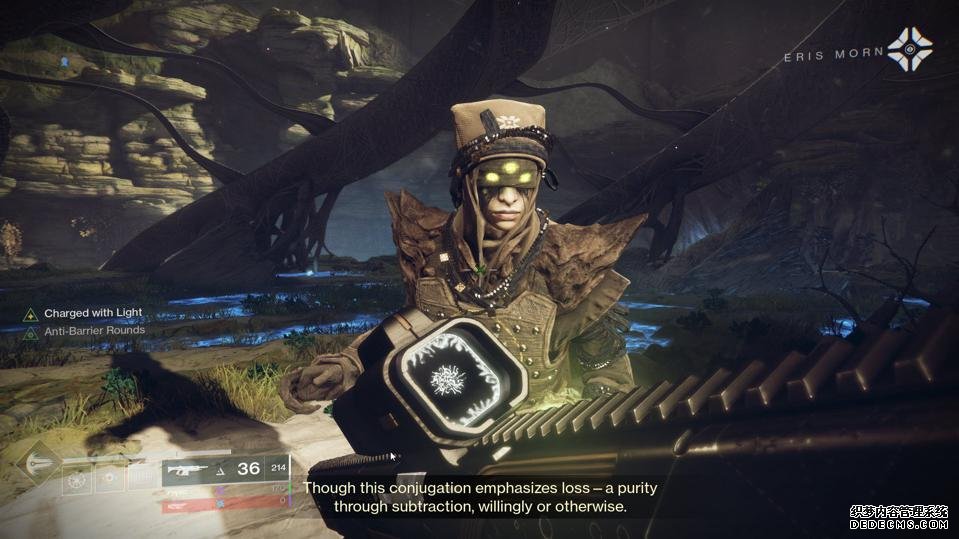Click the Anti-Barrier Rounds buff icon

pos(31,331)
